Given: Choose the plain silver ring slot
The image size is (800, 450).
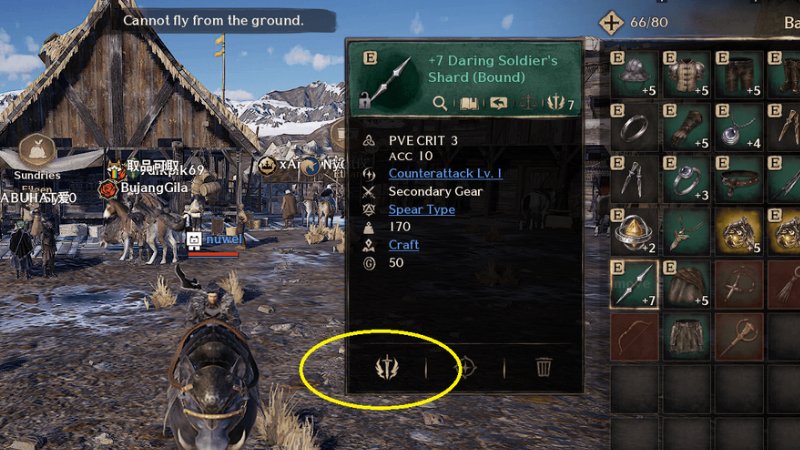Looking at the screenshot, I should point(636,126).
